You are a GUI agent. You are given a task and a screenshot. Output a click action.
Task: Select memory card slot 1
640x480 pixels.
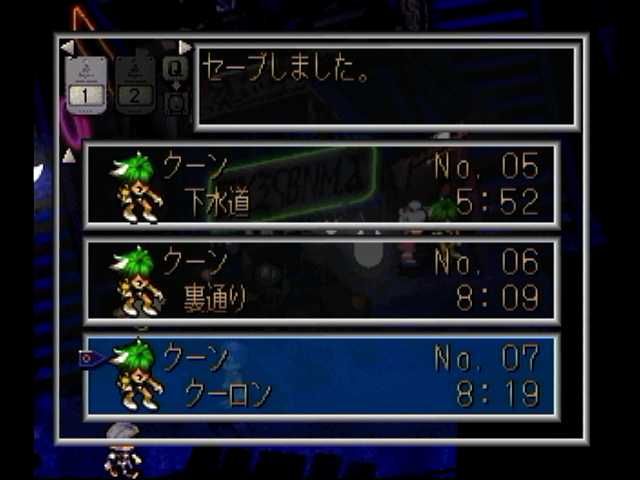coord(86,84)
